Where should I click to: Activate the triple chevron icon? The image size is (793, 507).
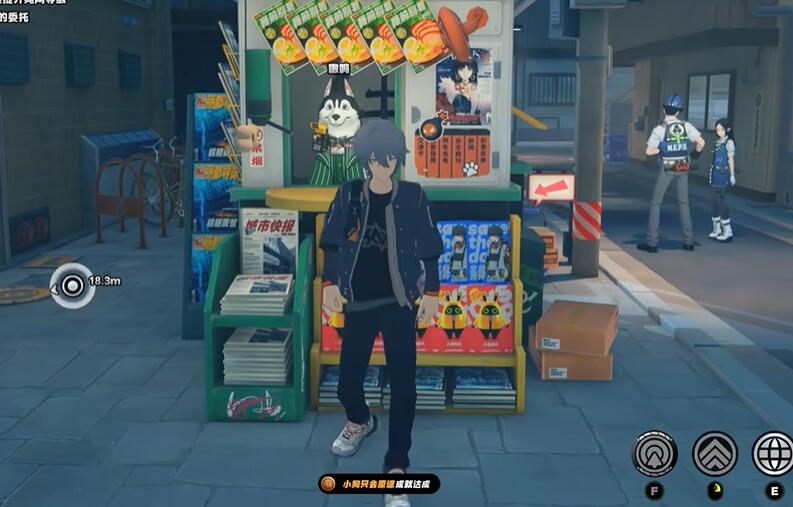715,454
